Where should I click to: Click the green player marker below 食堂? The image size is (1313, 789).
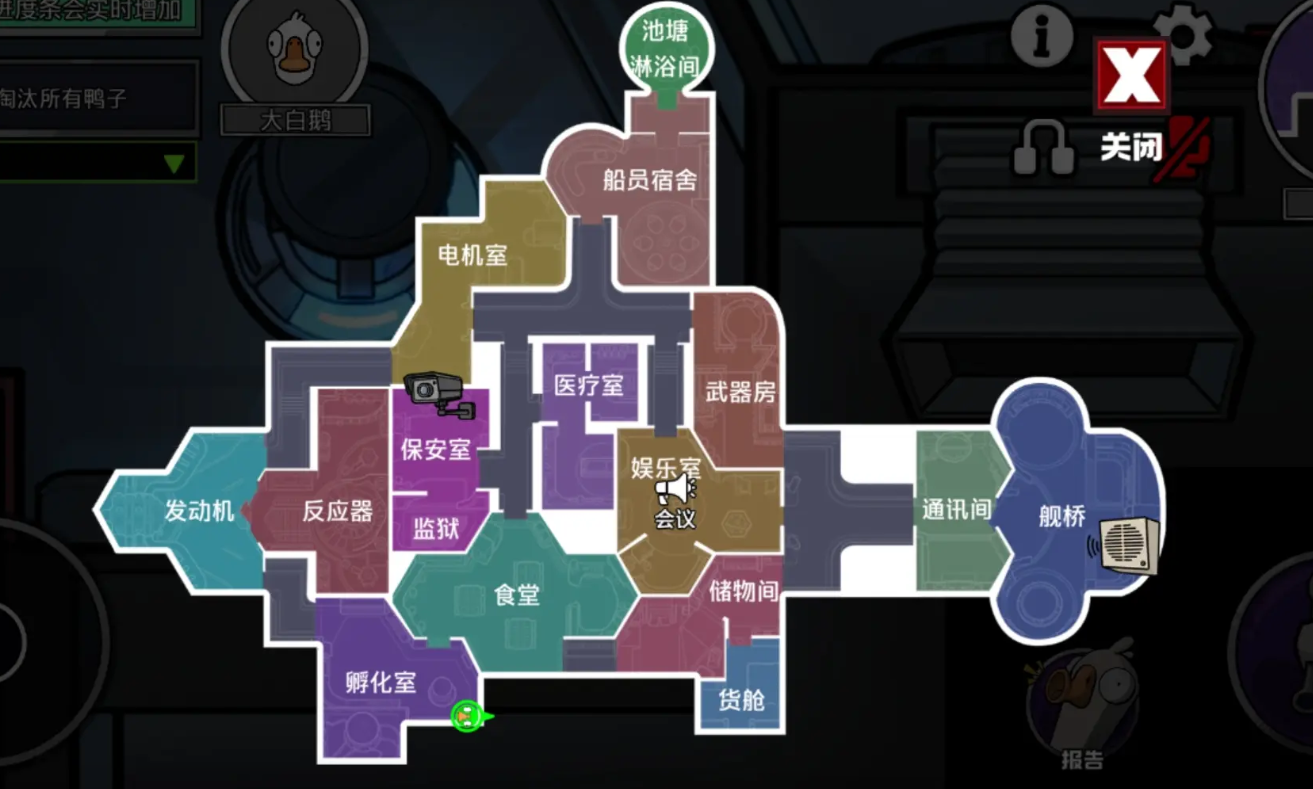(467, 715)
